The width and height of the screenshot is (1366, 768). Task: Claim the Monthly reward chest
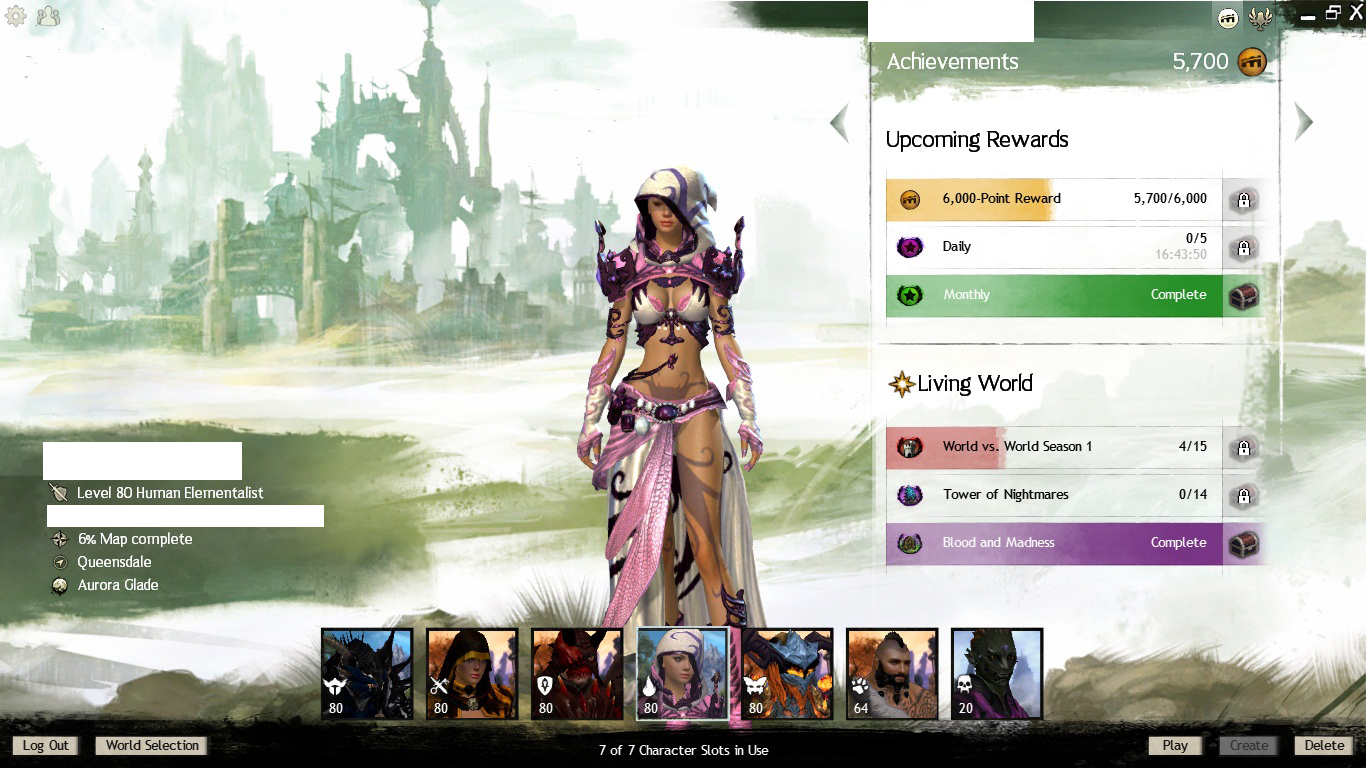[1243, 296]
